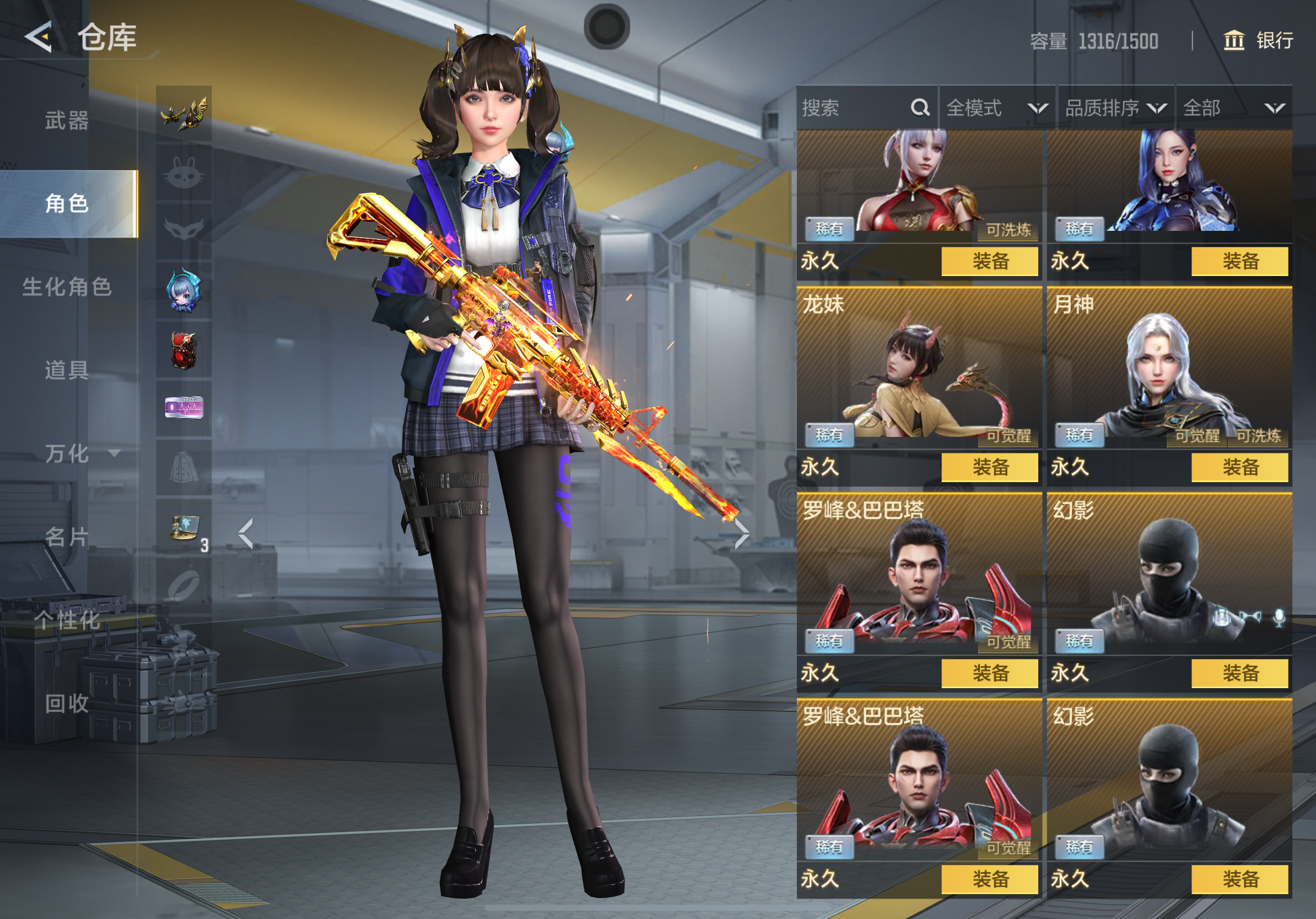Open the 银行 bank

1259,41
